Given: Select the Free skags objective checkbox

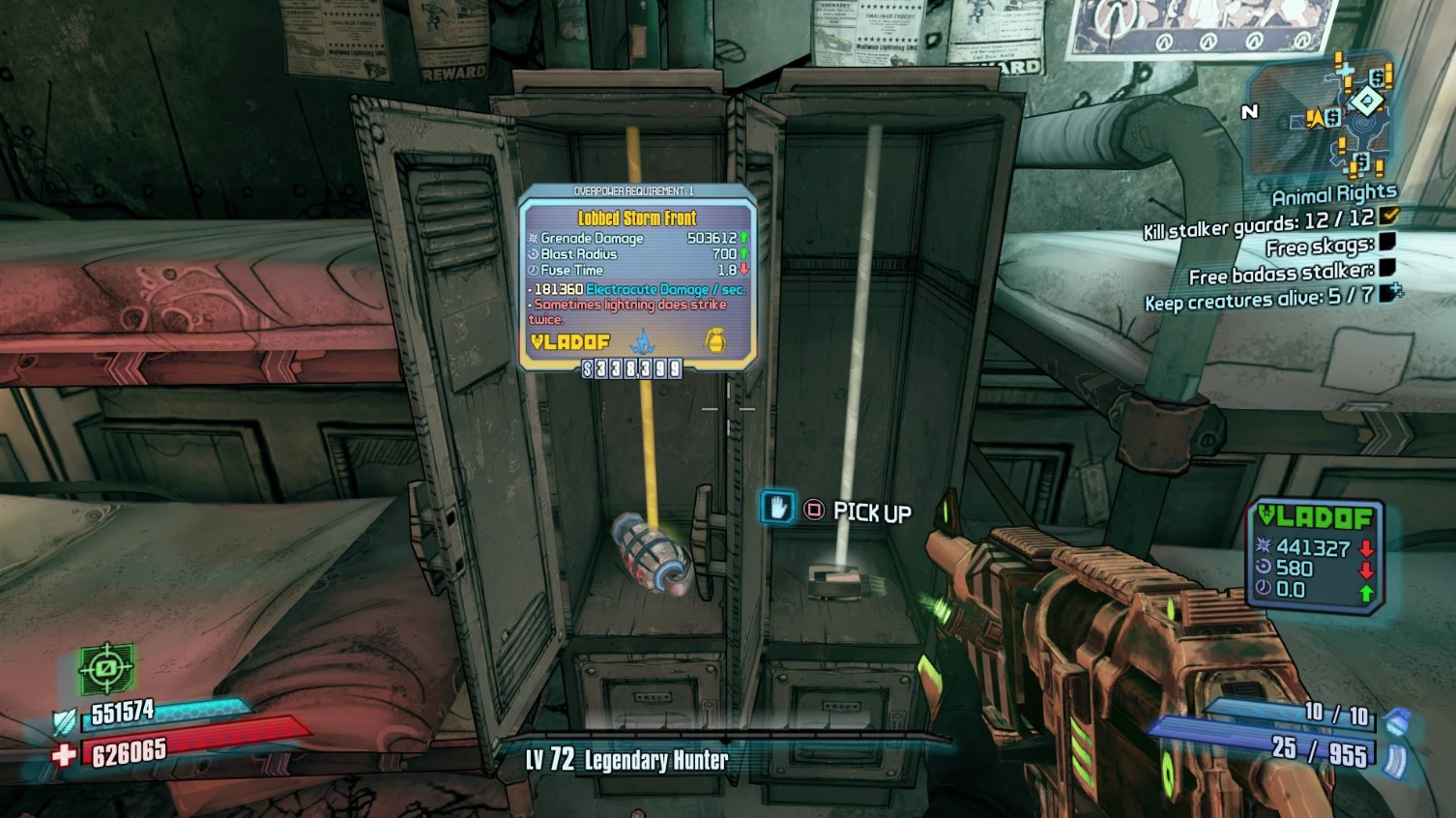Looking at the screenshot, I should (x=1386, y=242).
